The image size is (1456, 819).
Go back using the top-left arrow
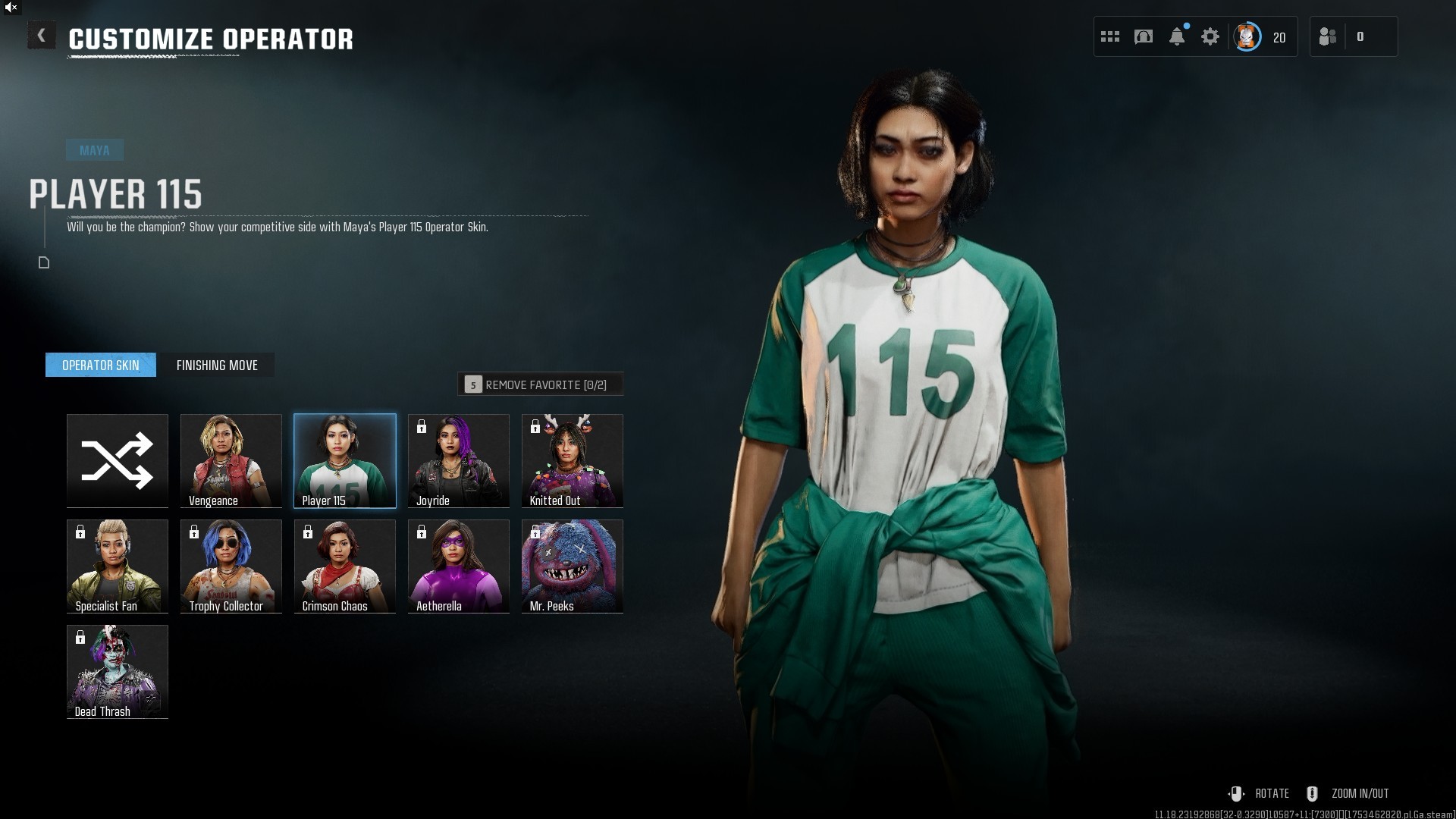coord(41,36)
